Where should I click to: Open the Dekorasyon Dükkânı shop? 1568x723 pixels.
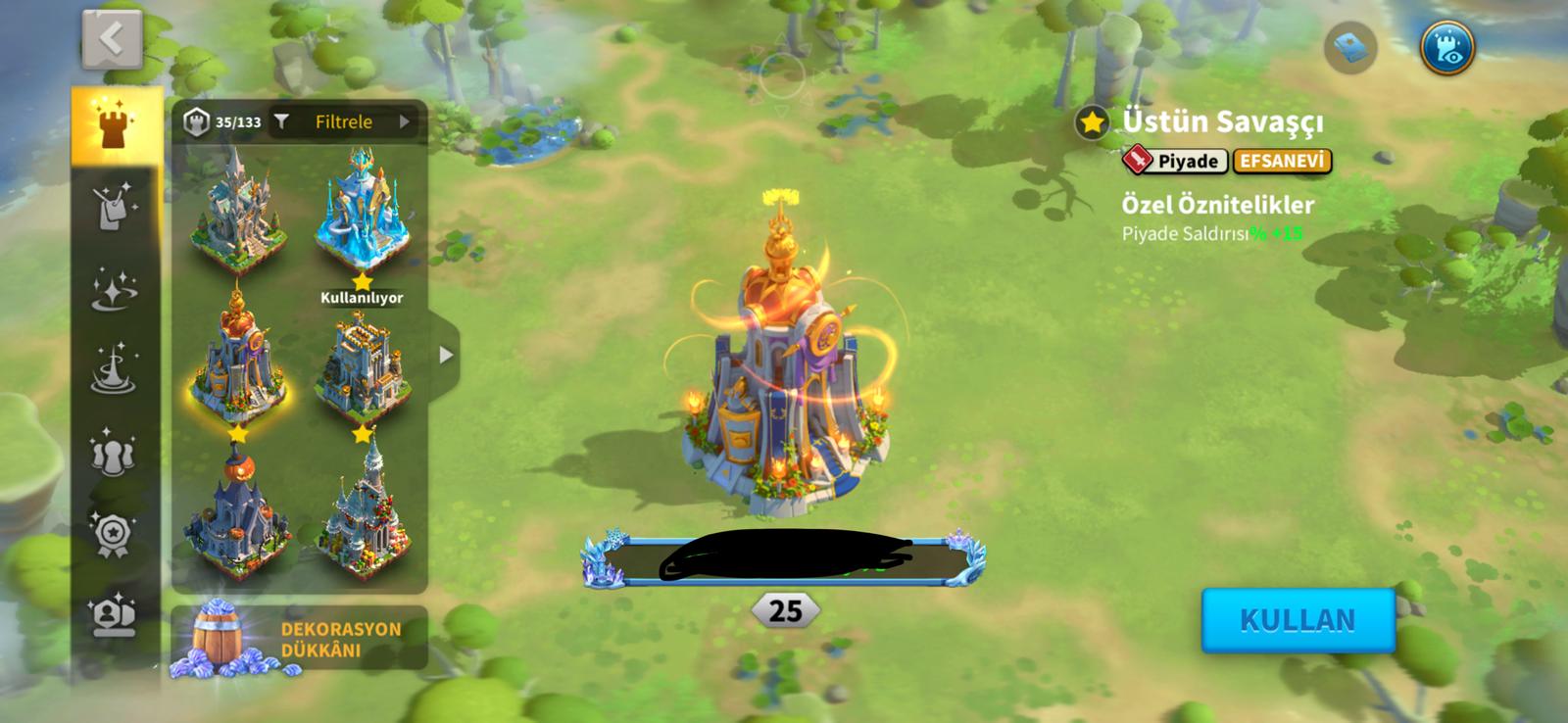point(299,639)
